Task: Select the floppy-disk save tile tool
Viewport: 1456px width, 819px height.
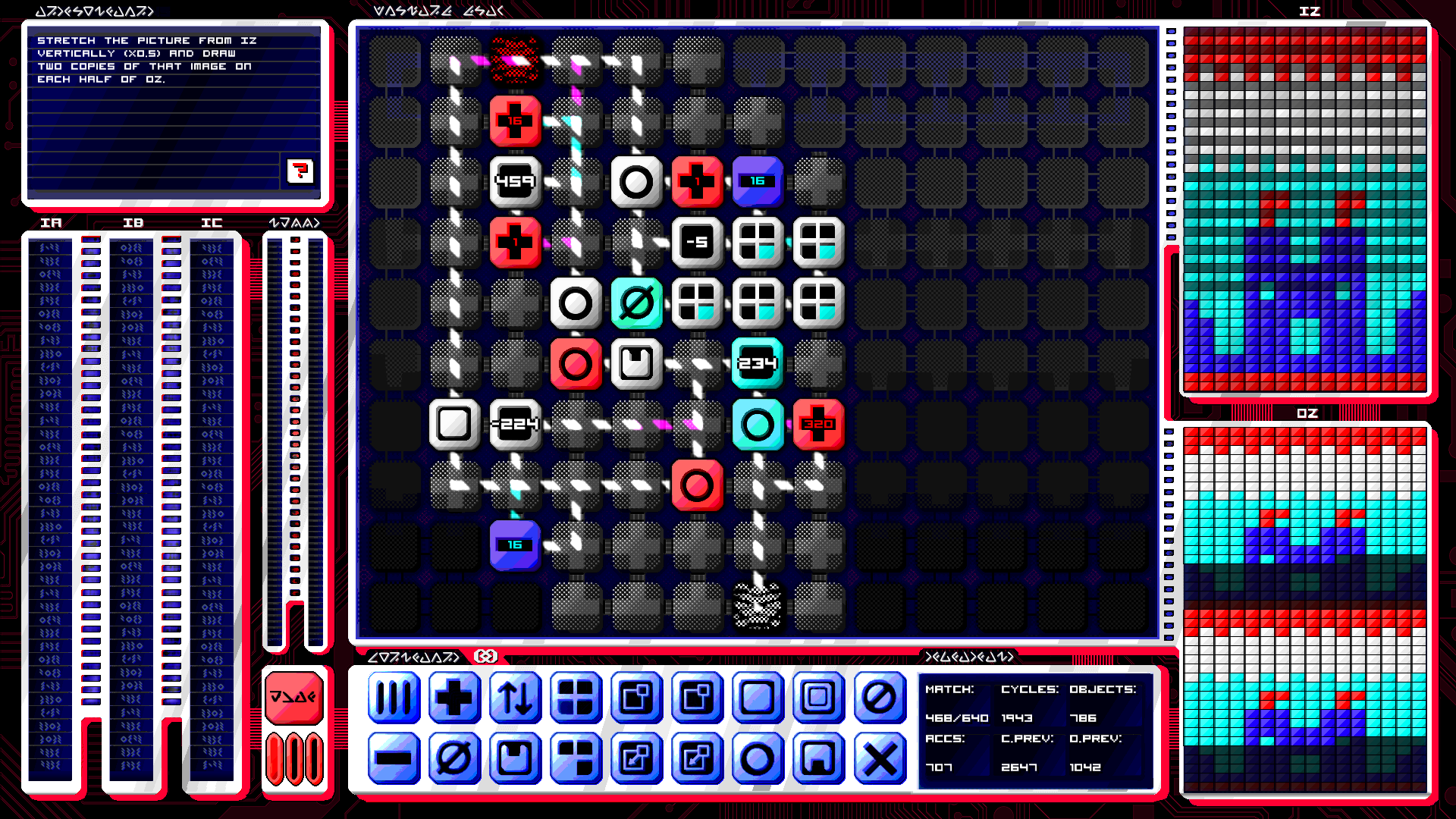Action: (x=515, y=760)
